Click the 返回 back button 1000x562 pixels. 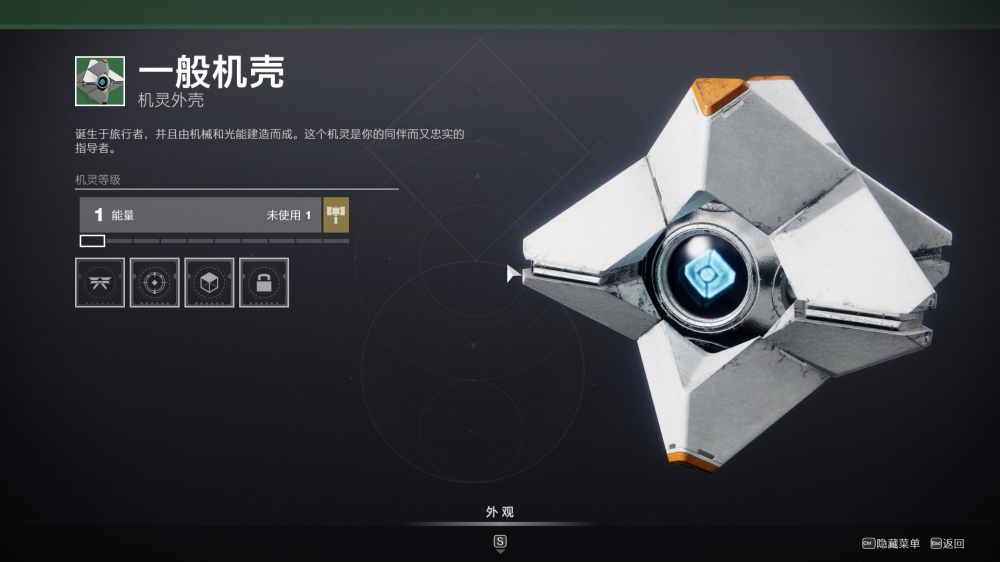pyautogui.click(x=947, y=543)
